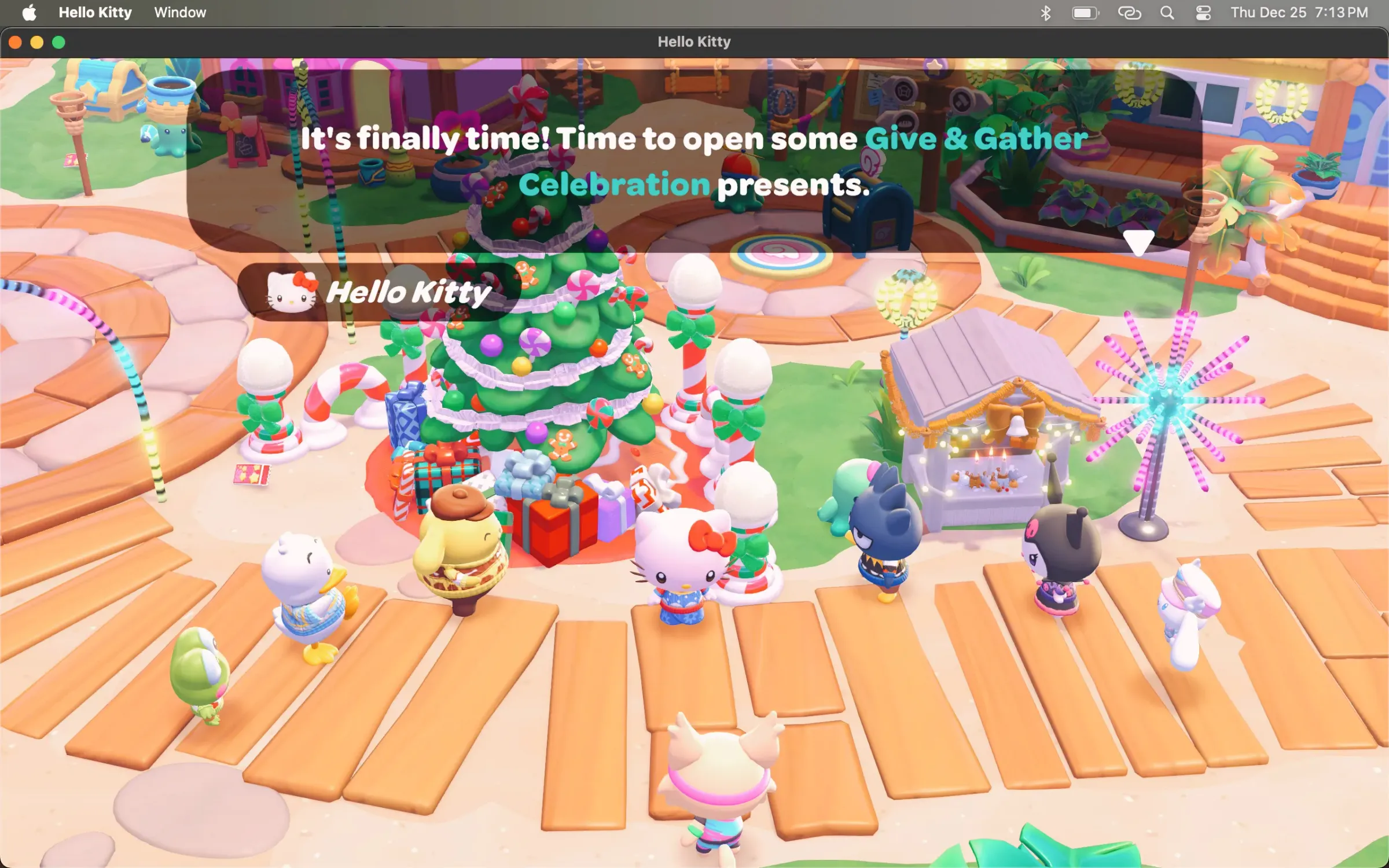The height and width of the screenshot is (868, 1389).
Task: Open the Bluetooth status menu
Action: 1045,12
